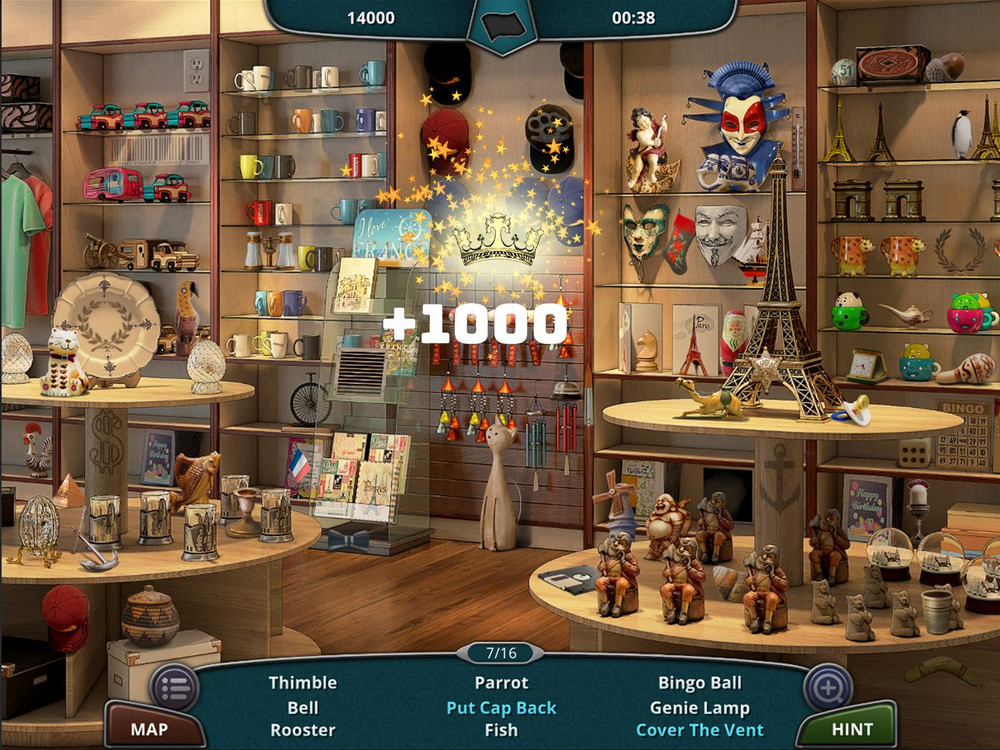
Task: Use the green HINT button
Action: click(x=851, y=729)
